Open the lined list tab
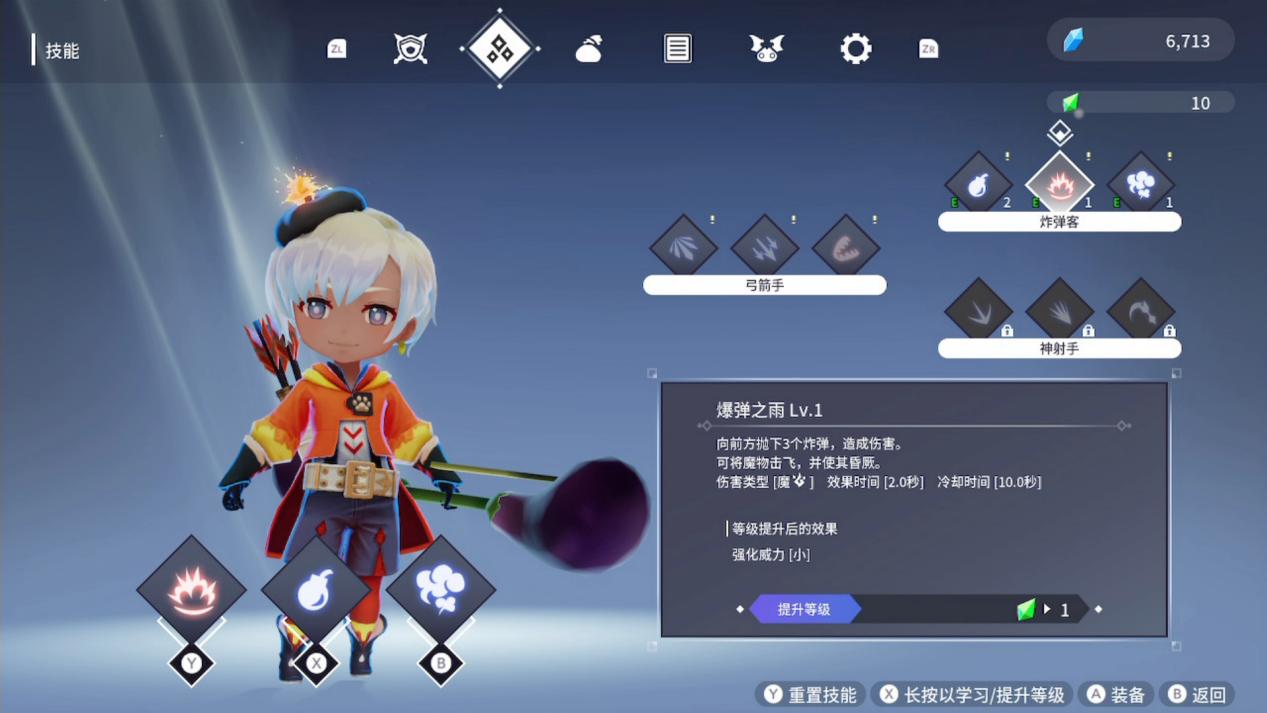Image resolution: width=1267 pixels, height=713 pixels. click(677, 48)
